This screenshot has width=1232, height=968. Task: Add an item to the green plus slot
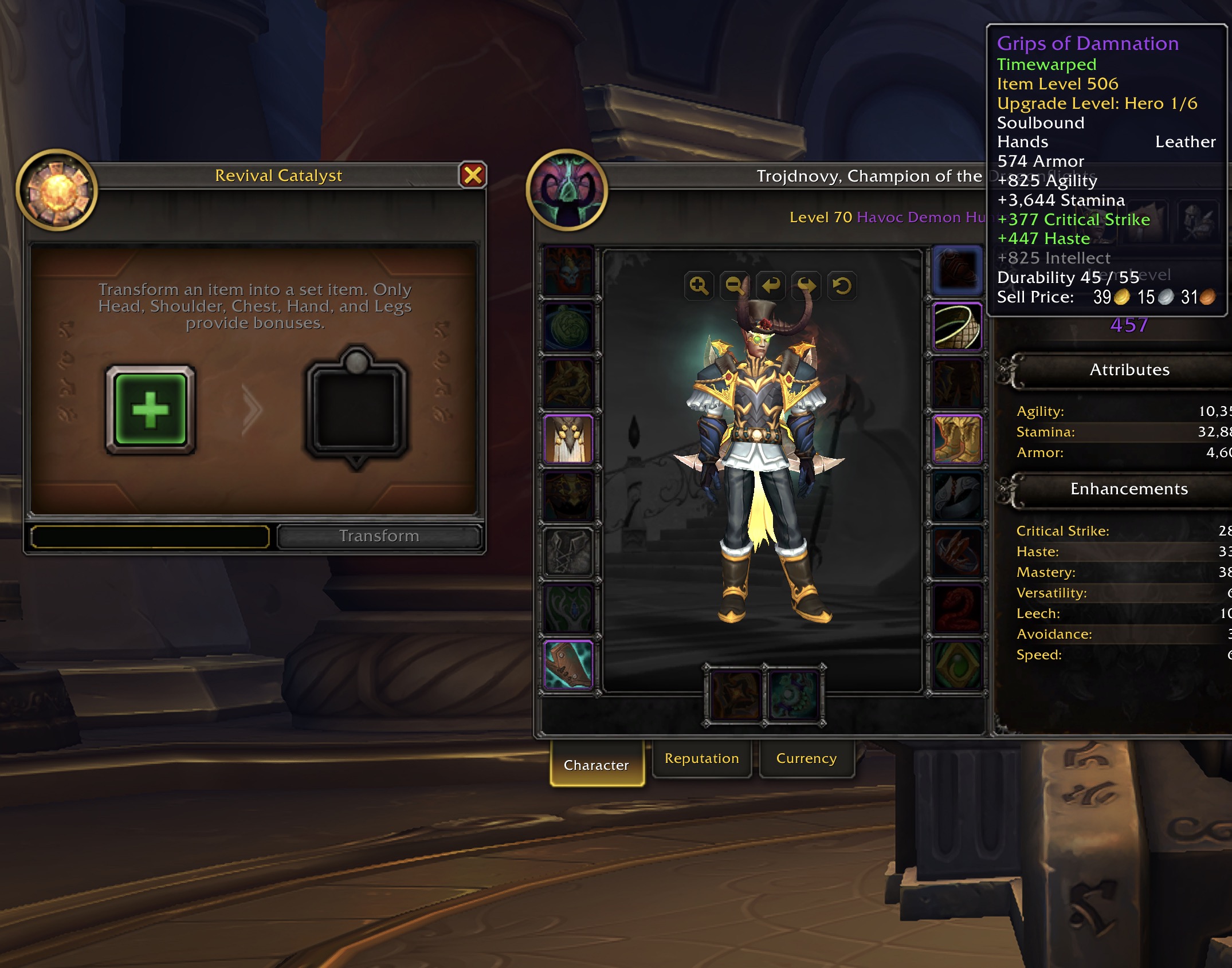click(151, 410)
